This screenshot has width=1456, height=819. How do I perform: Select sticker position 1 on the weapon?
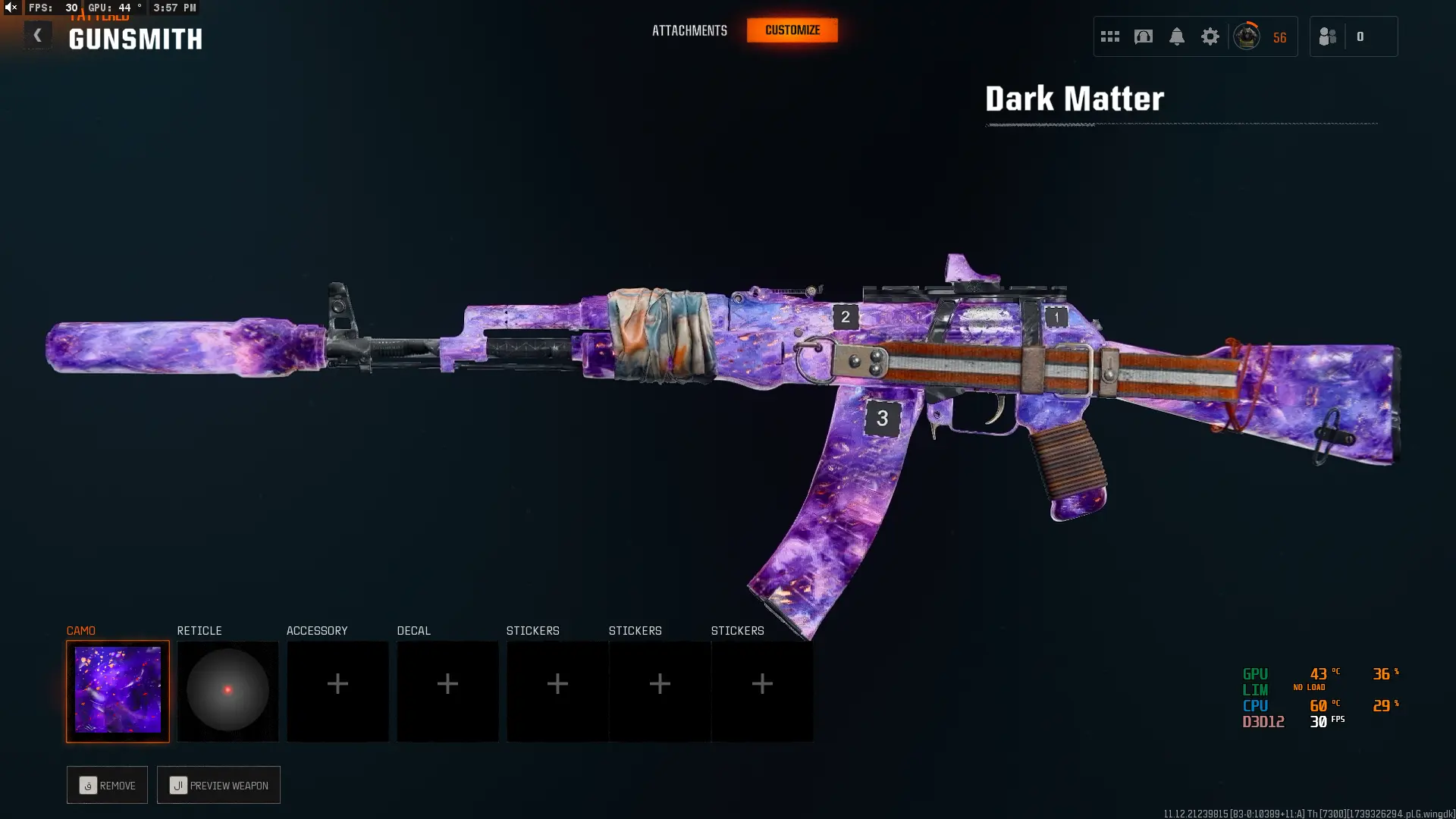tap(1056, 317)
